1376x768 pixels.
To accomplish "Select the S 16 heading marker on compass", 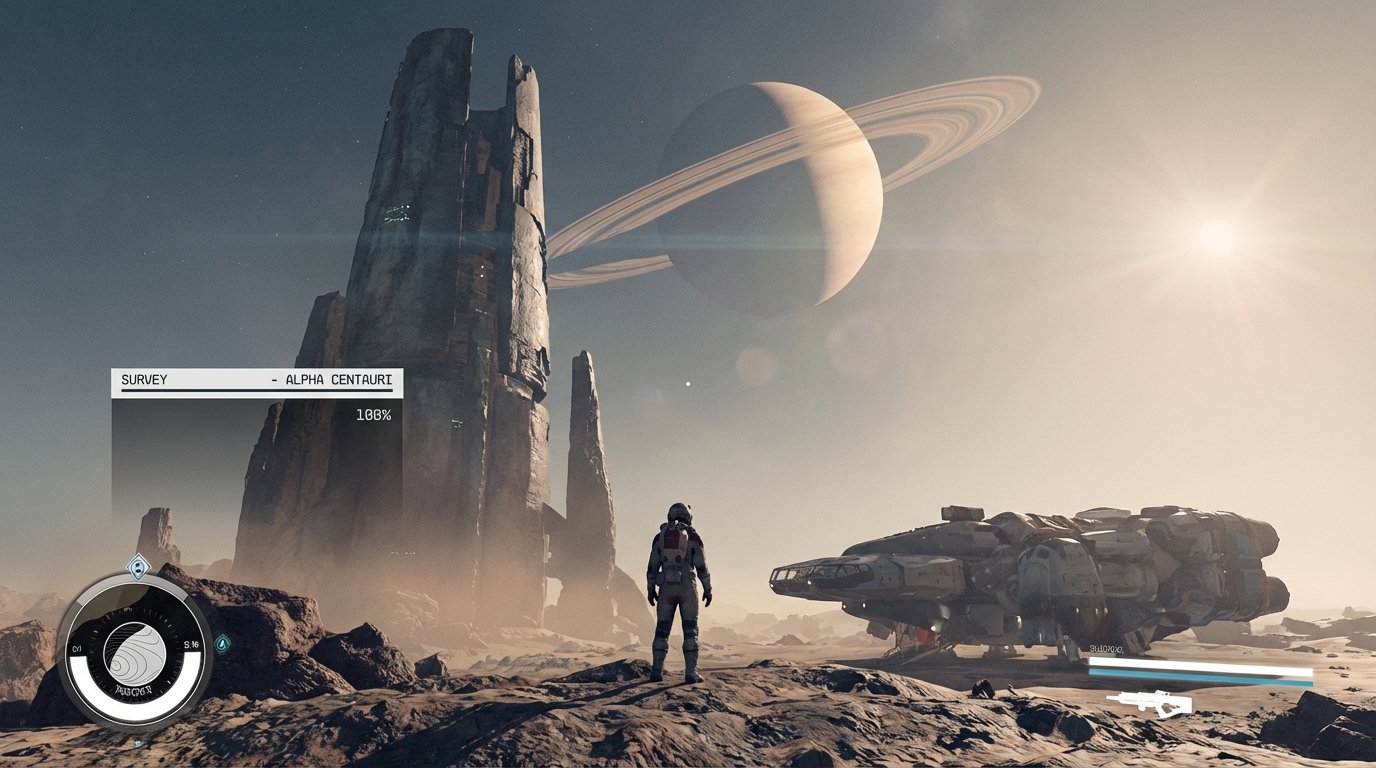I will 193,646.
